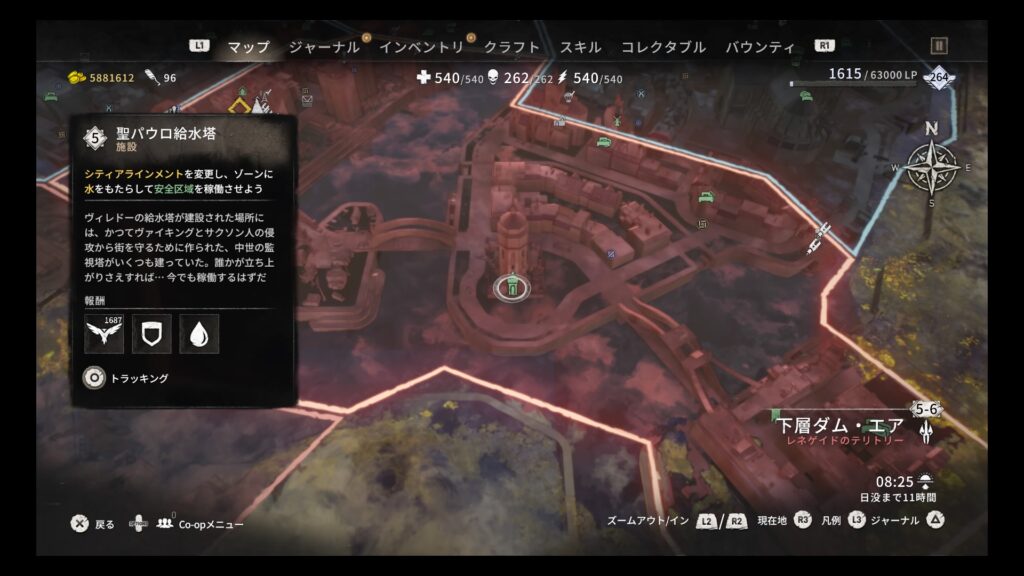This screenshot has width=1024, height=576.
Task: Click the water droplet reward icon
Action: [x=199, y=334]
